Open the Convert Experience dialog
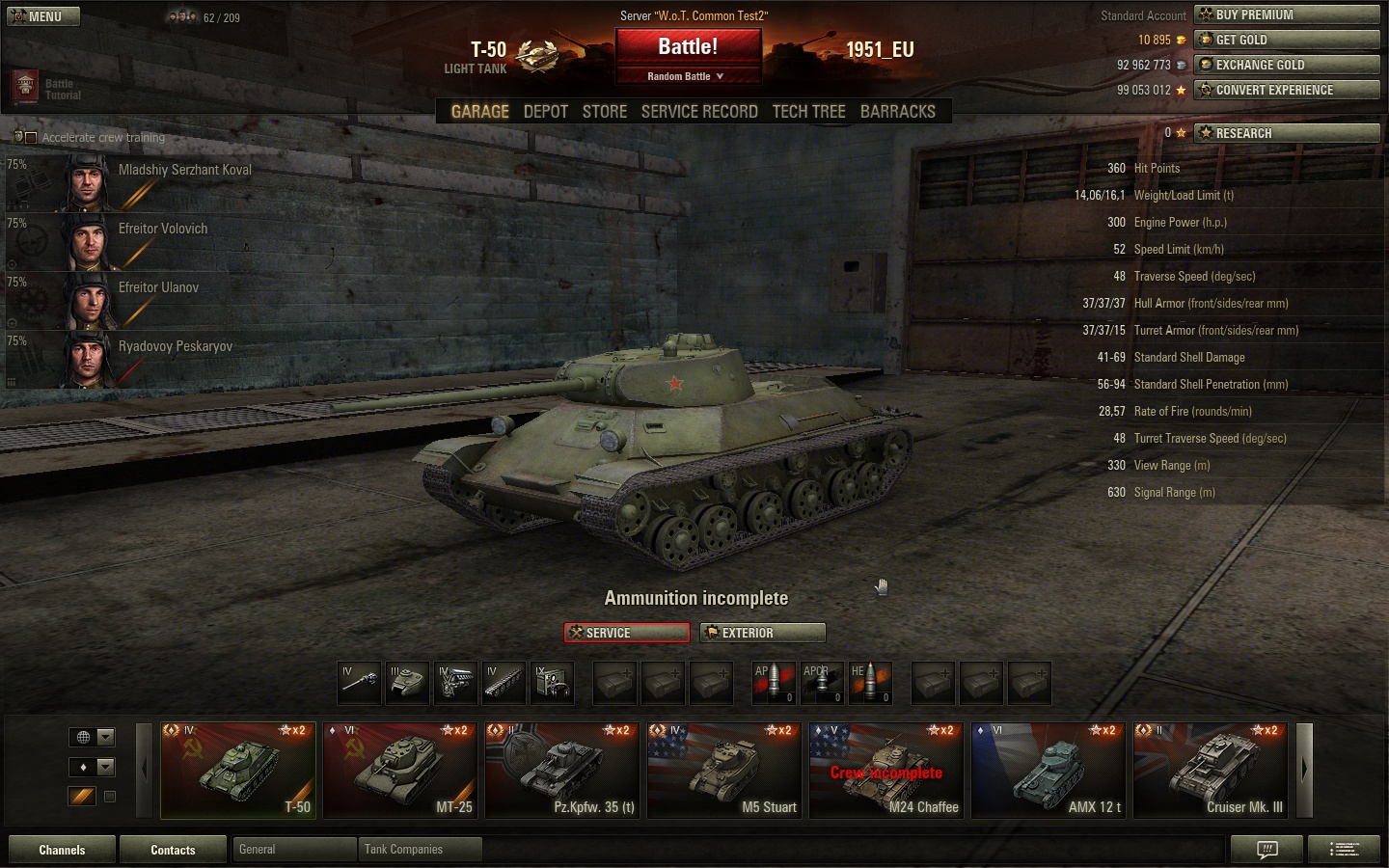Image resolution: width=1389 pixels, height=868 pixels. coord(1287,90)
